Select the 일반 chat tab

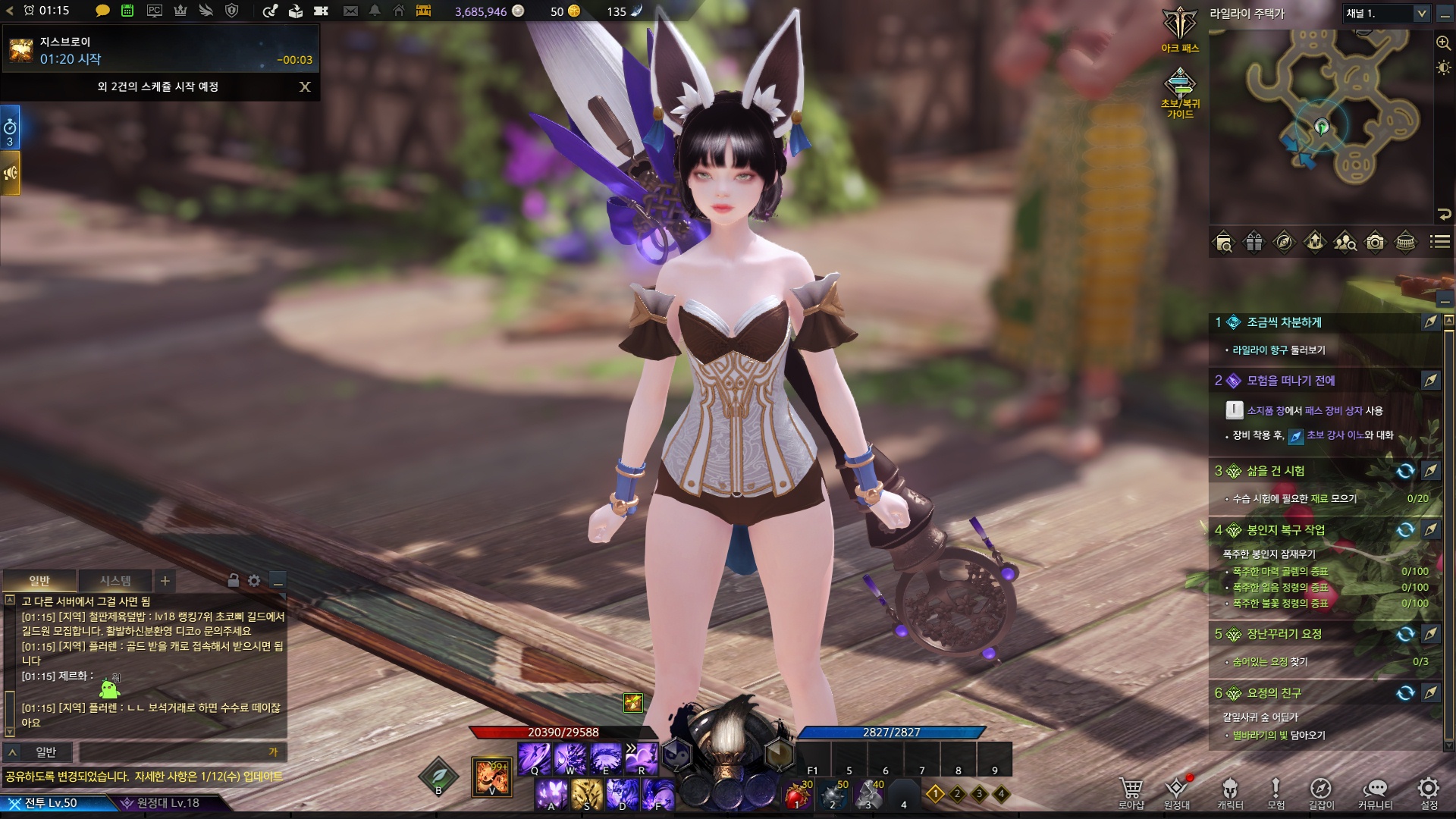[x=39, y=581]
